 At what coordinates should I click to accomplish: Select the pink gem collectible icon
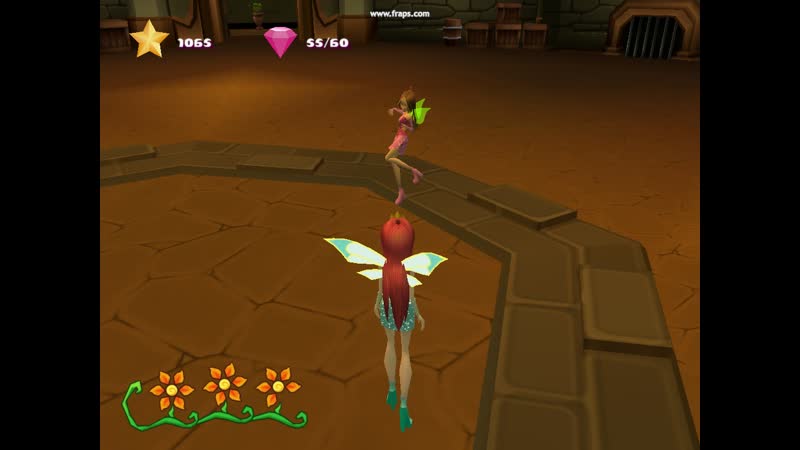coord(281,41)
